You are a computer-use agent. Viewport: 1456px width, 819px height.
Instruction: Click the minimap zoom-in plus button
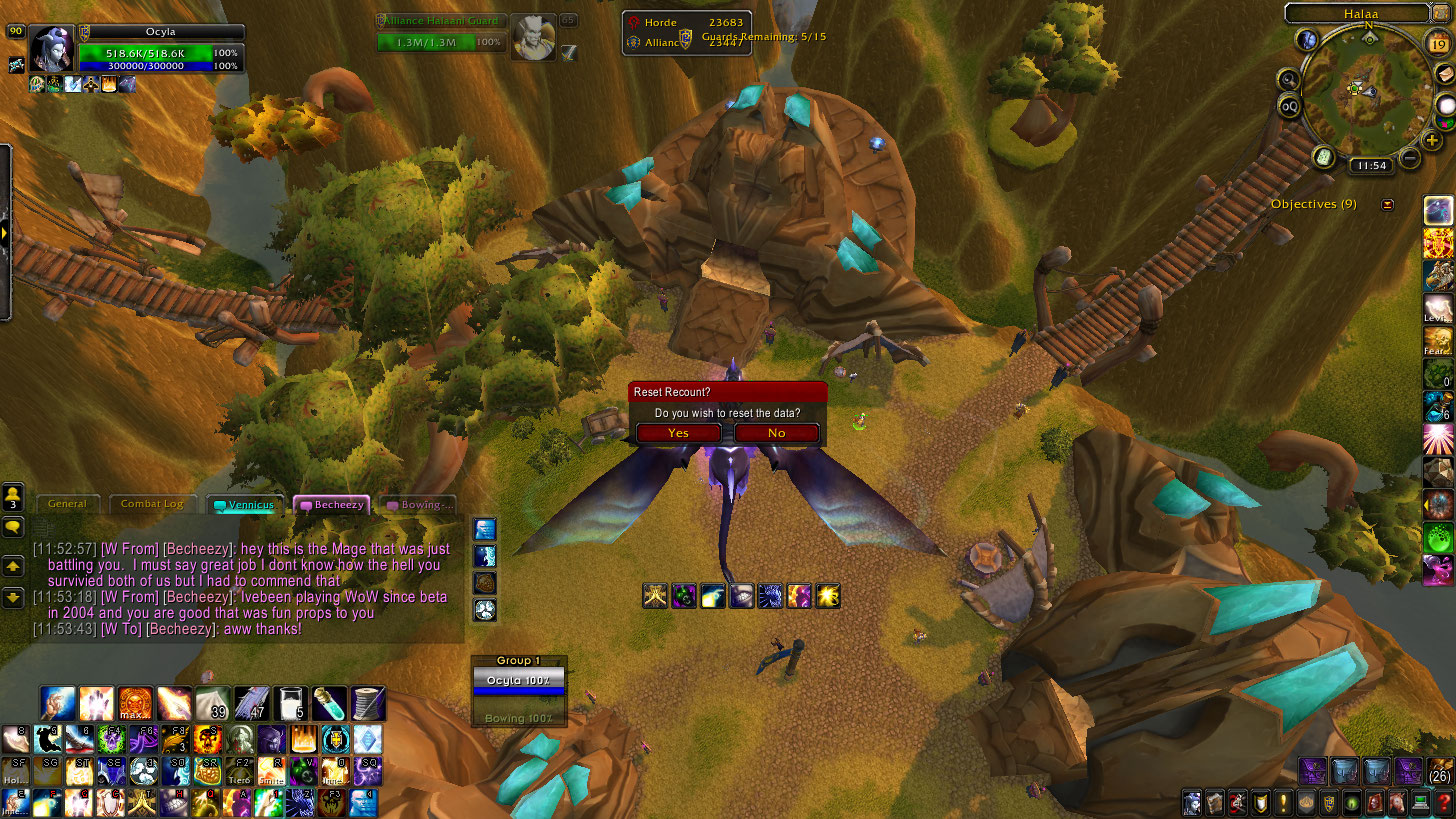coord(1432,141)
